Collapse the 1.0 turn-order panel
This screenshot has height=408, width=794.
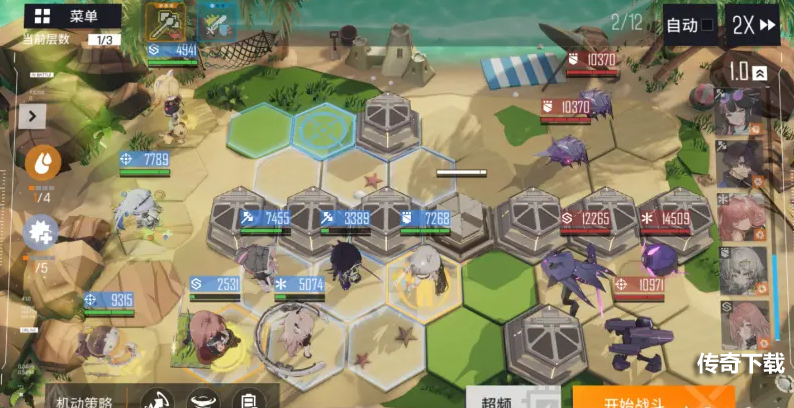(760, 73)
